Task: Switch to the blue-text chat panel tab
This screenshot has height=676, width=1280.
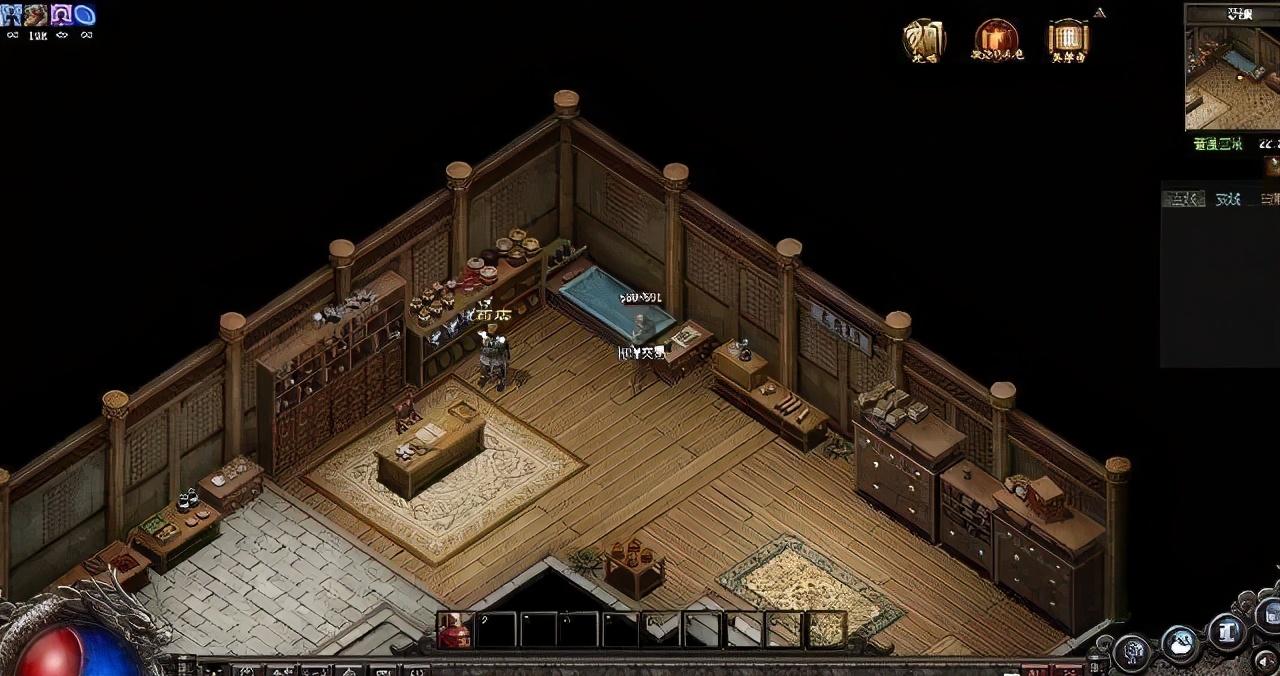Action: 1227,199
